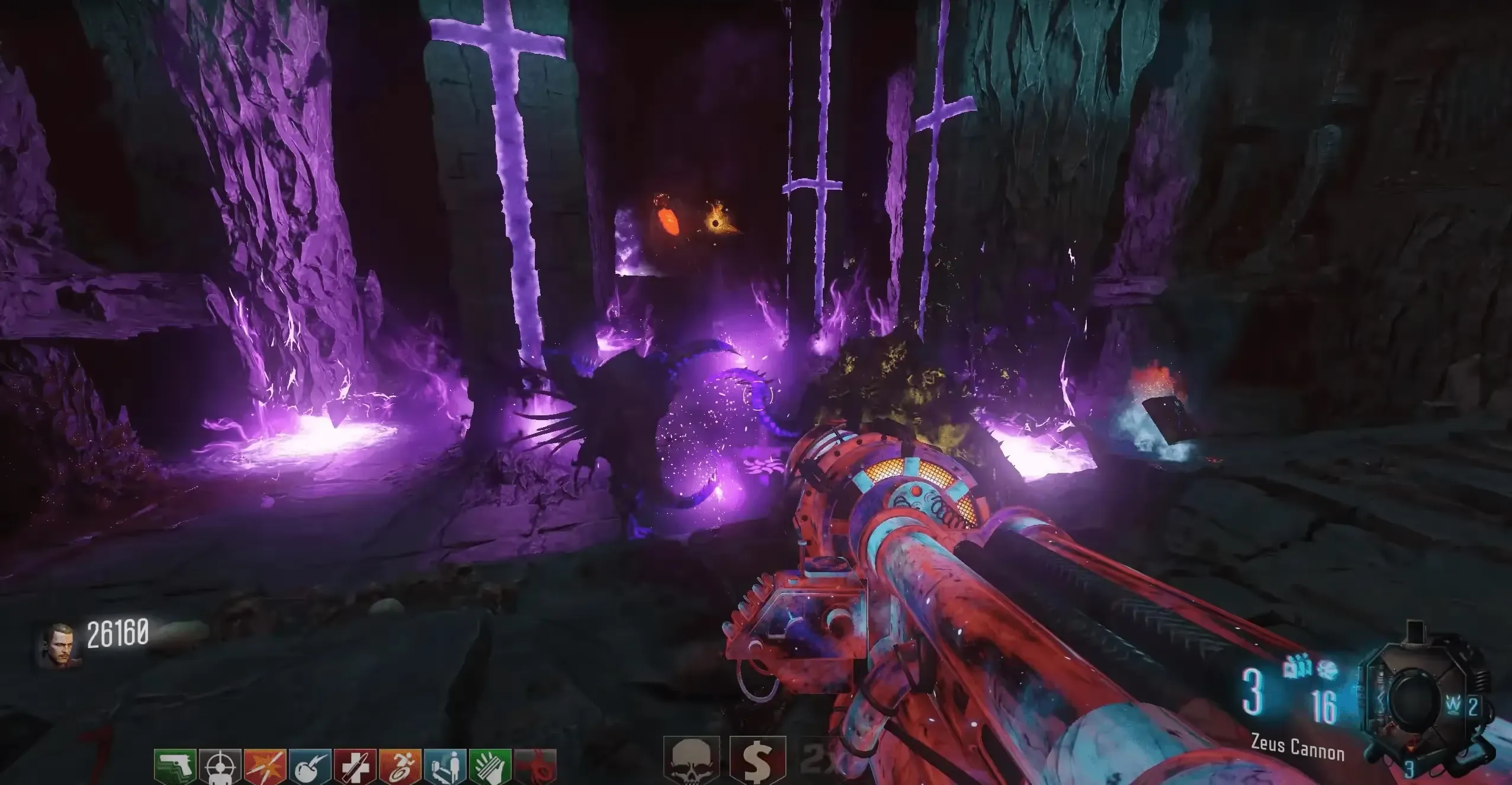
Task: Choose the blue tombstone Quick Revive perk
Action: pos(445,767)
